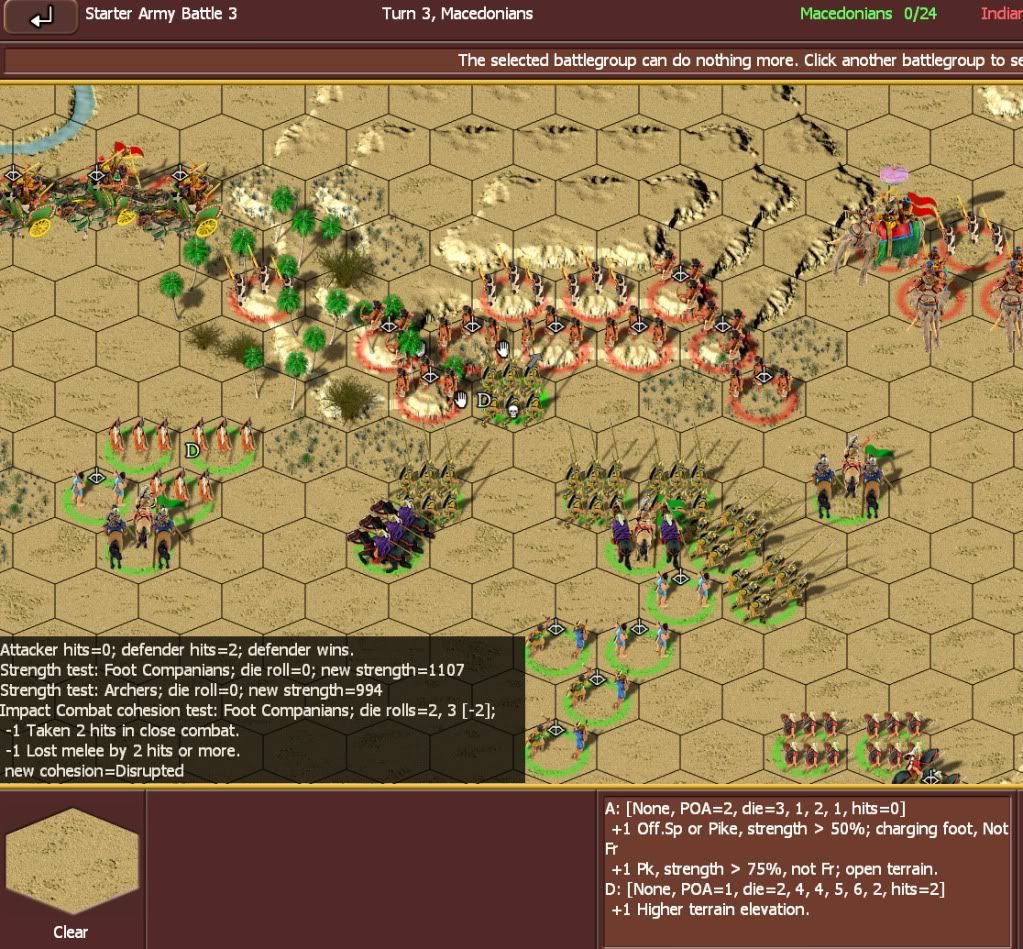Viewport: 1023px width, 949px height.
Task: Click the combat result log panel
Action: click(x=261, y=709)
